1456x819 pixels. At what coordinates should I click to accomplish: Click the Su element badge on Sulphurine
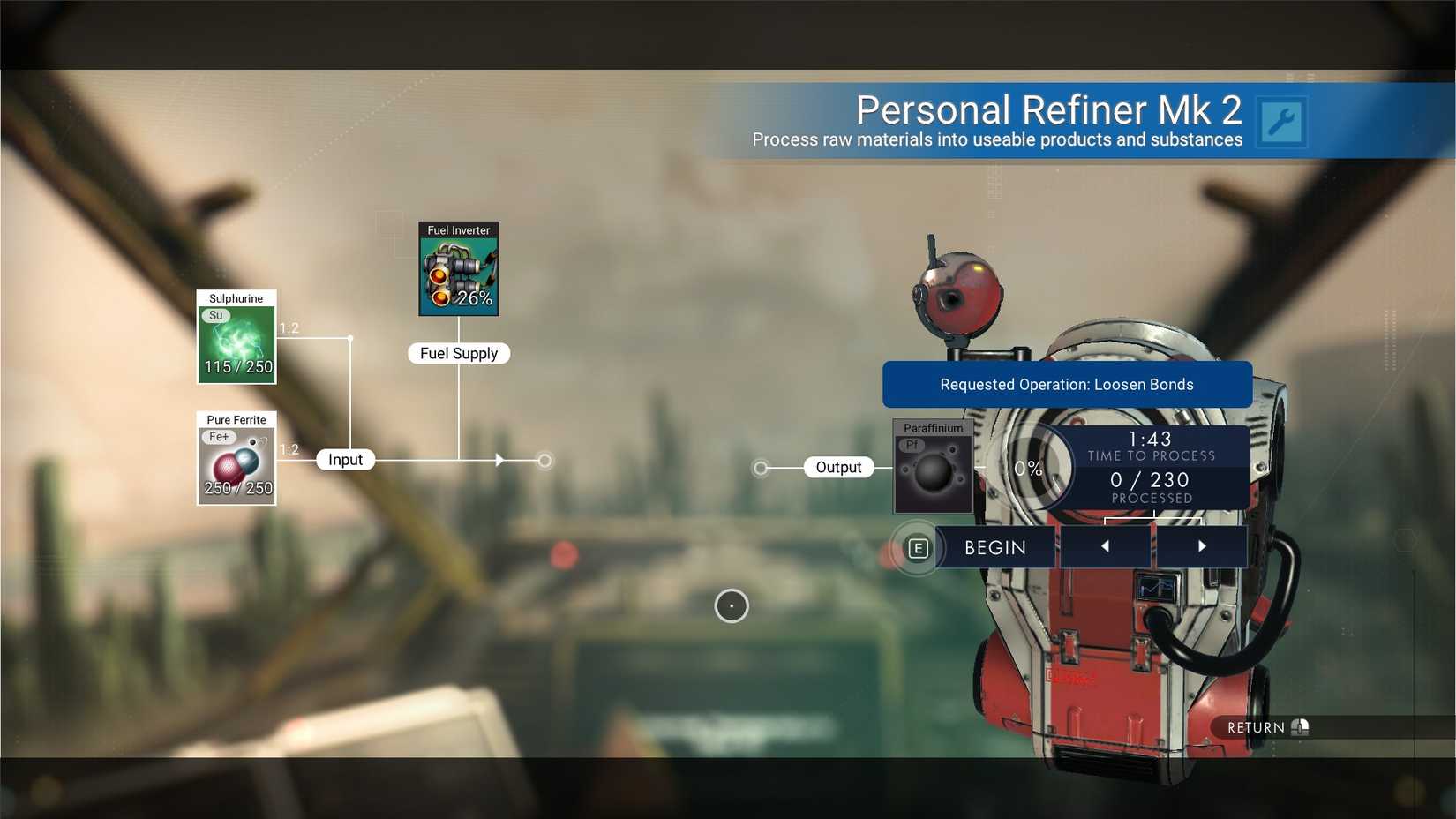[214, 315]
